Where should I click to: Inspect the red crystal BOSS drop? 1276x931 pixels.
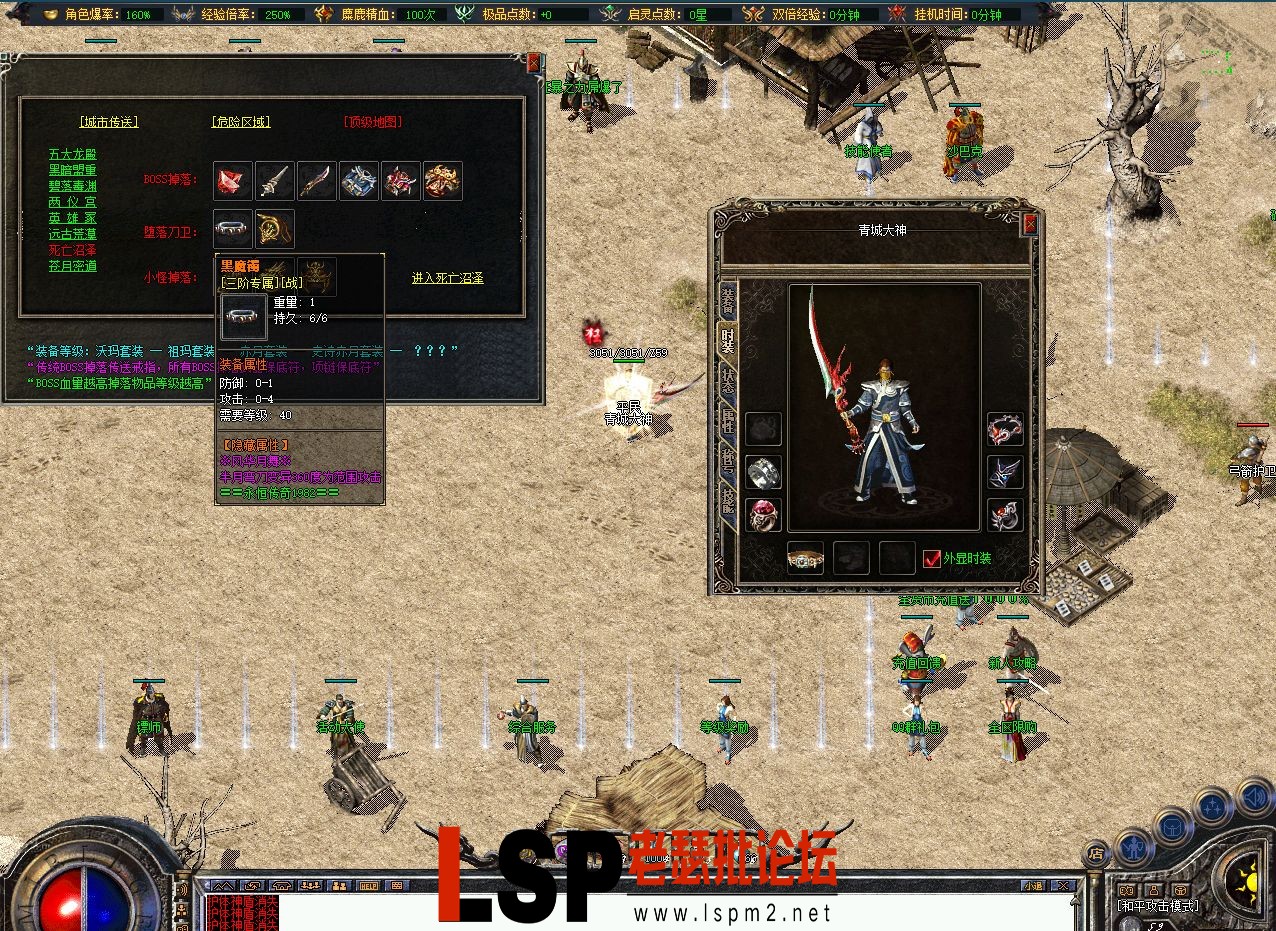tap(232, 181)
